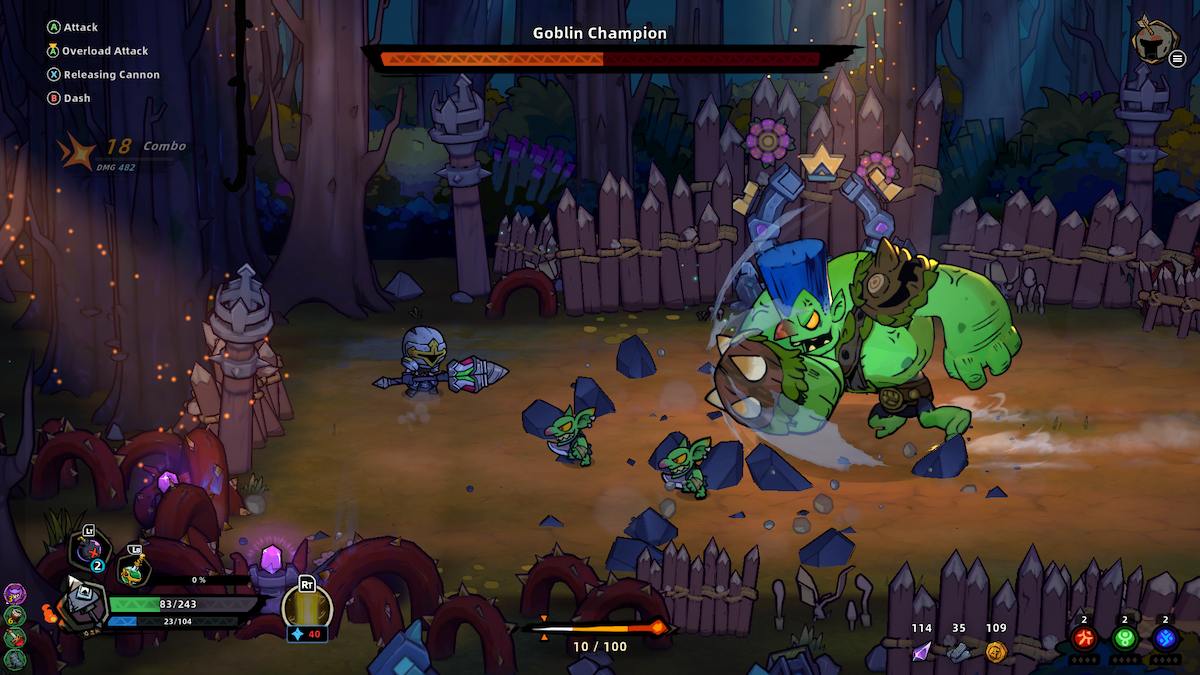Select the red rune element orb
1200x675 pixels.
(x=1084, y=638)
